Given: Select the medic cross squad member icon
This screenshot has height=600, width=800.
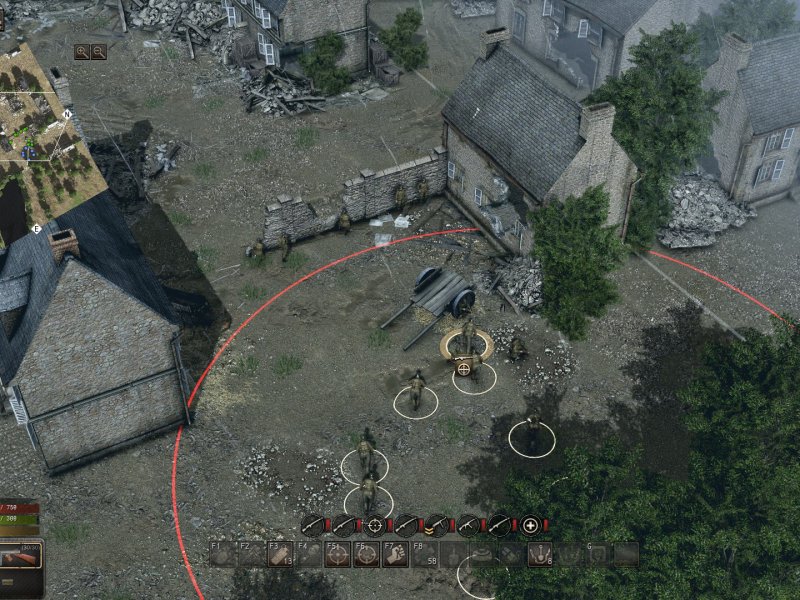Looking at the screenshot, I should (530, 524).
